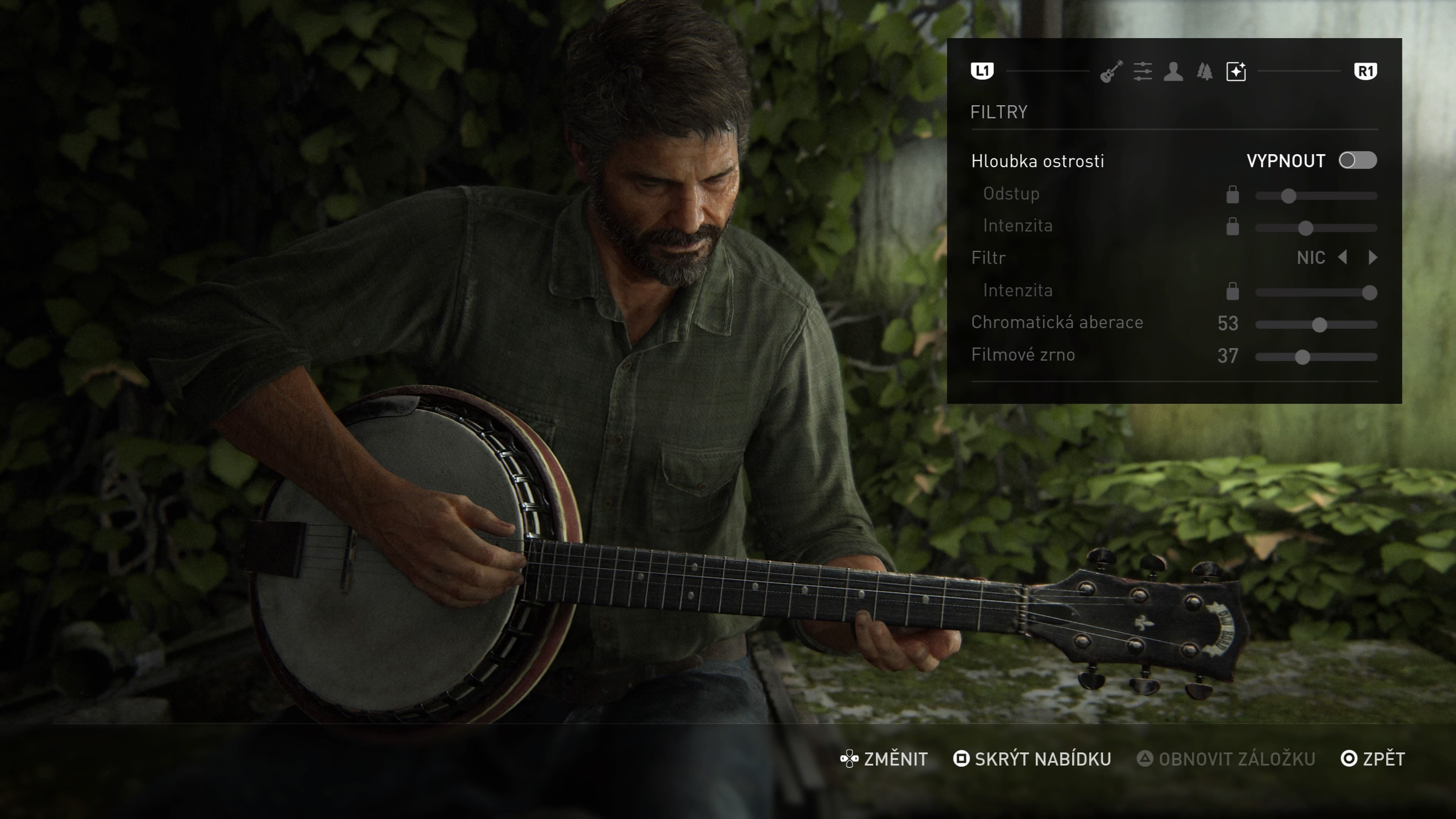The height and width of the screenshot is (819, 1456).
Task: Select next Filtr option with right arrow
Action: point(1373,258)
